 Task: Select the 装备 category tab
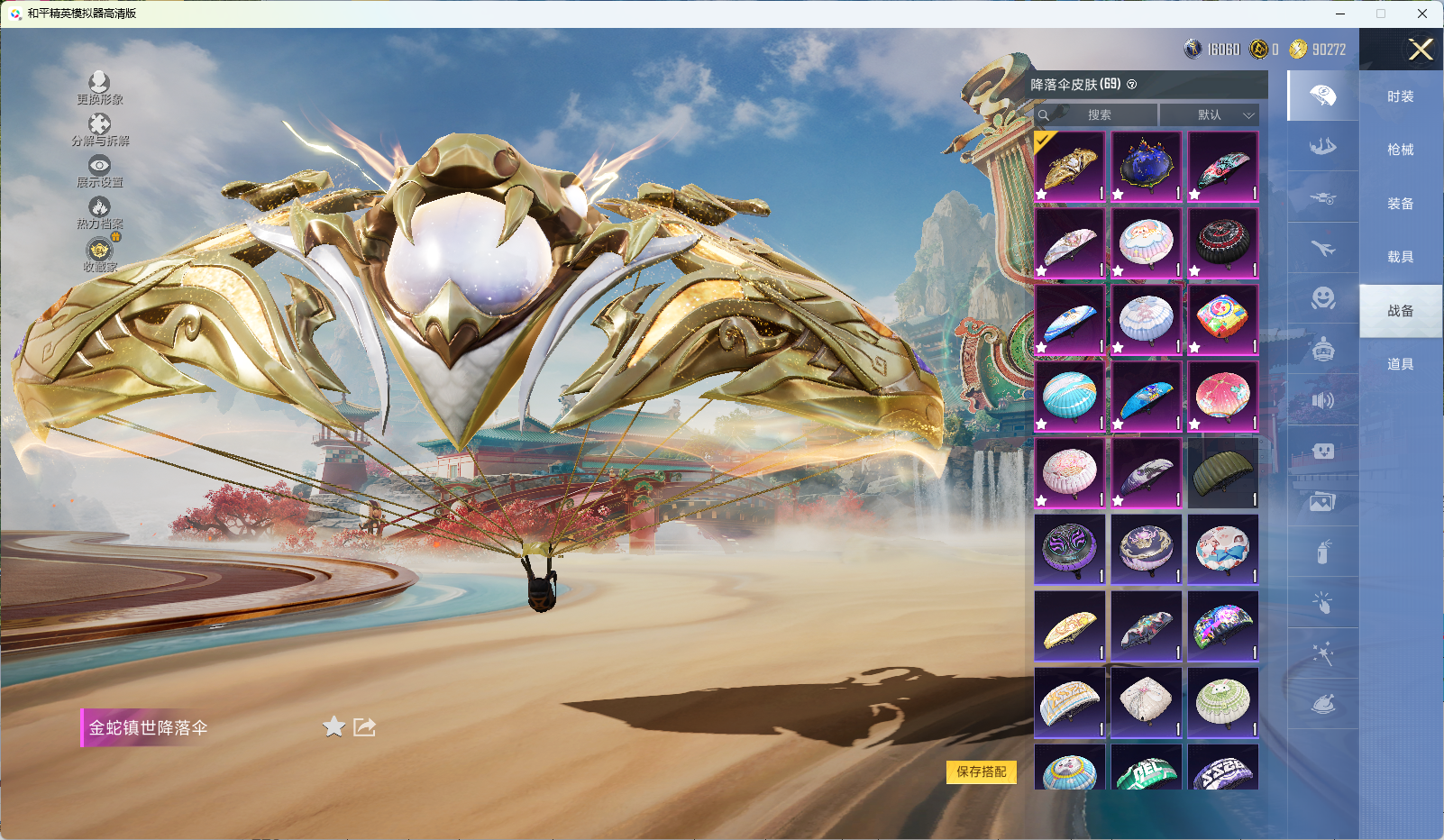click(x=1400, y=204)
